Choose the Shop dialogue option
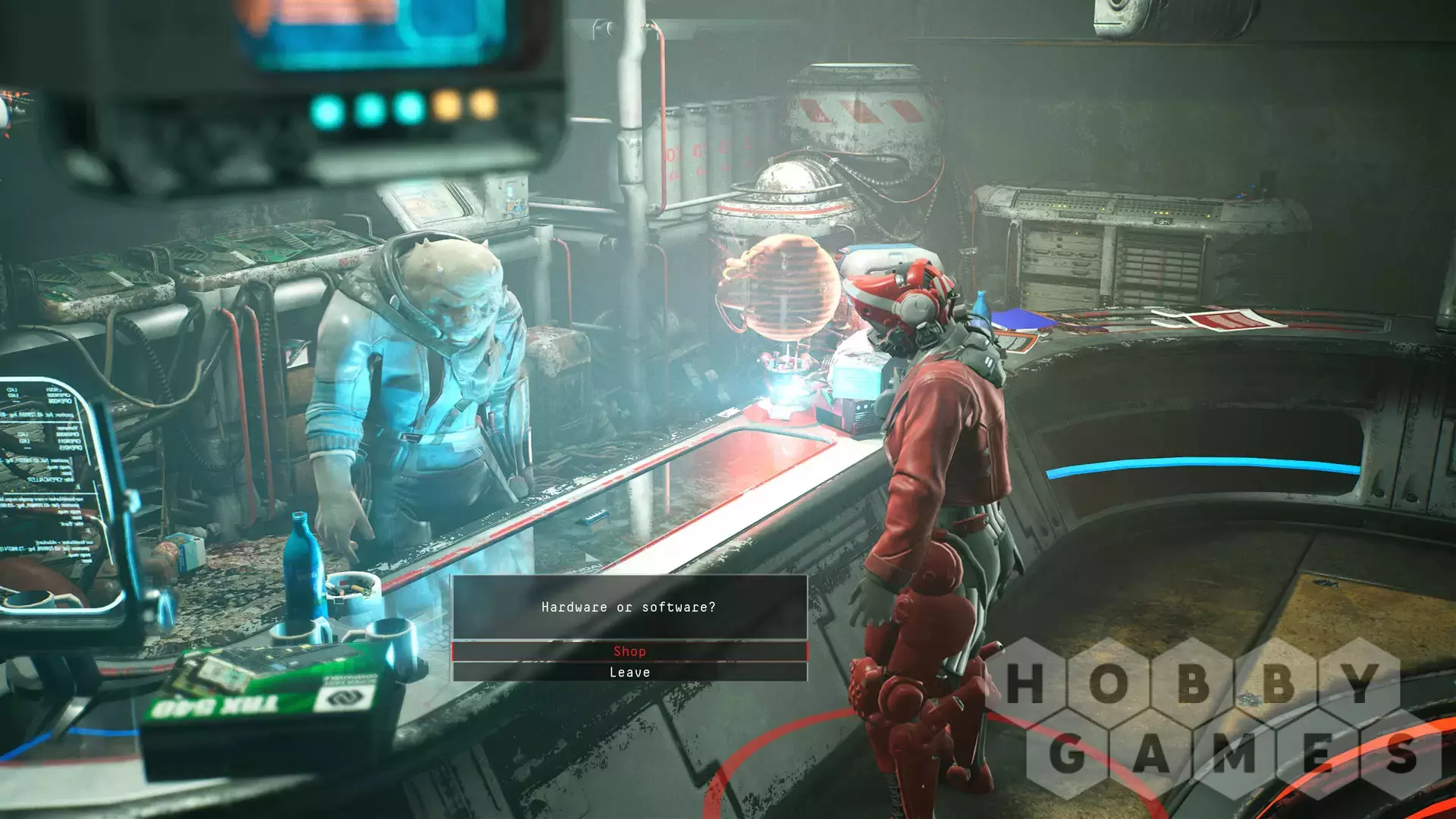 click(629, 651)
